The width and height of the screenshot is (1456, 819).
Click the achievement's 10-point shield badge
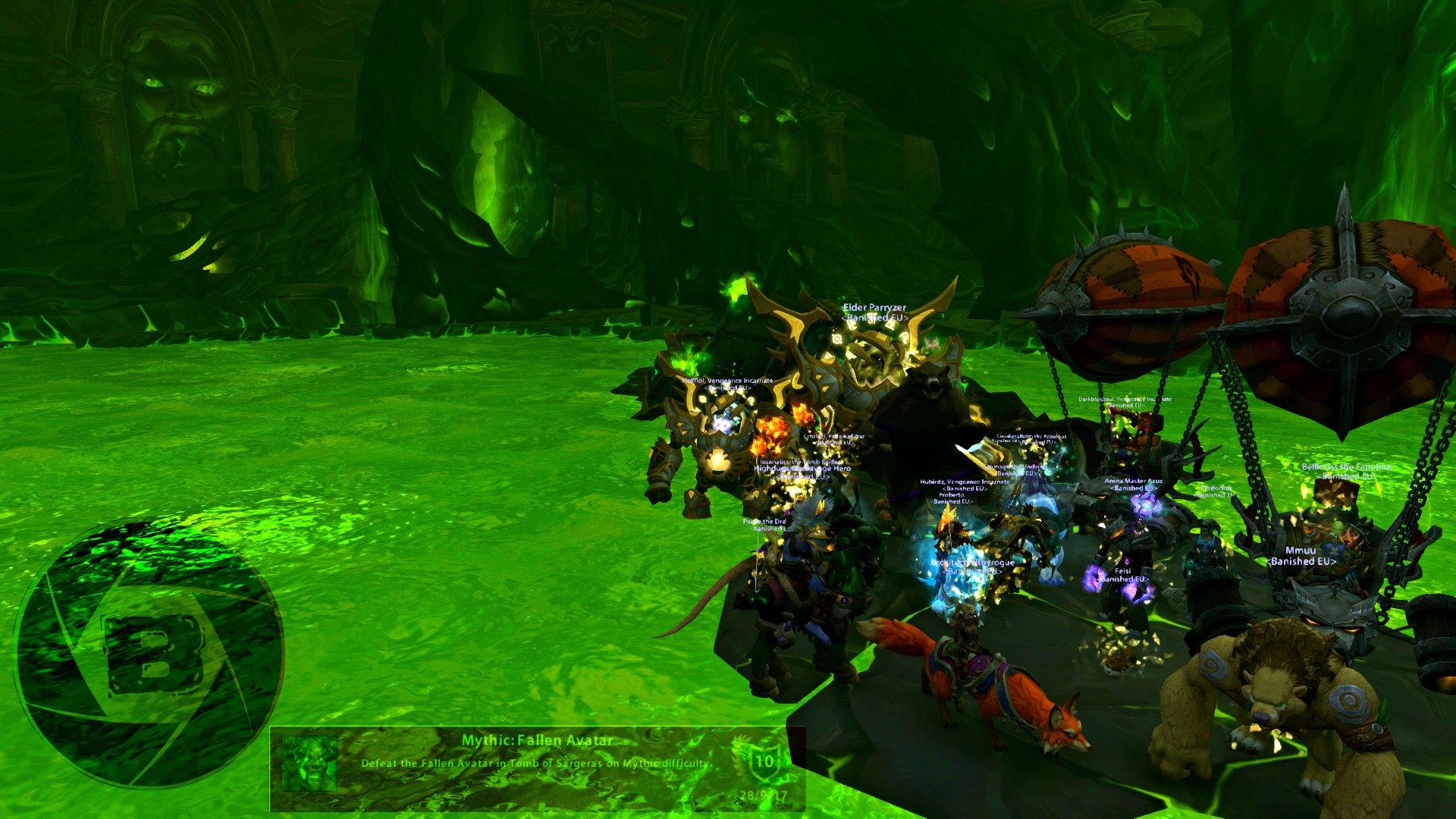click(763, 761)
